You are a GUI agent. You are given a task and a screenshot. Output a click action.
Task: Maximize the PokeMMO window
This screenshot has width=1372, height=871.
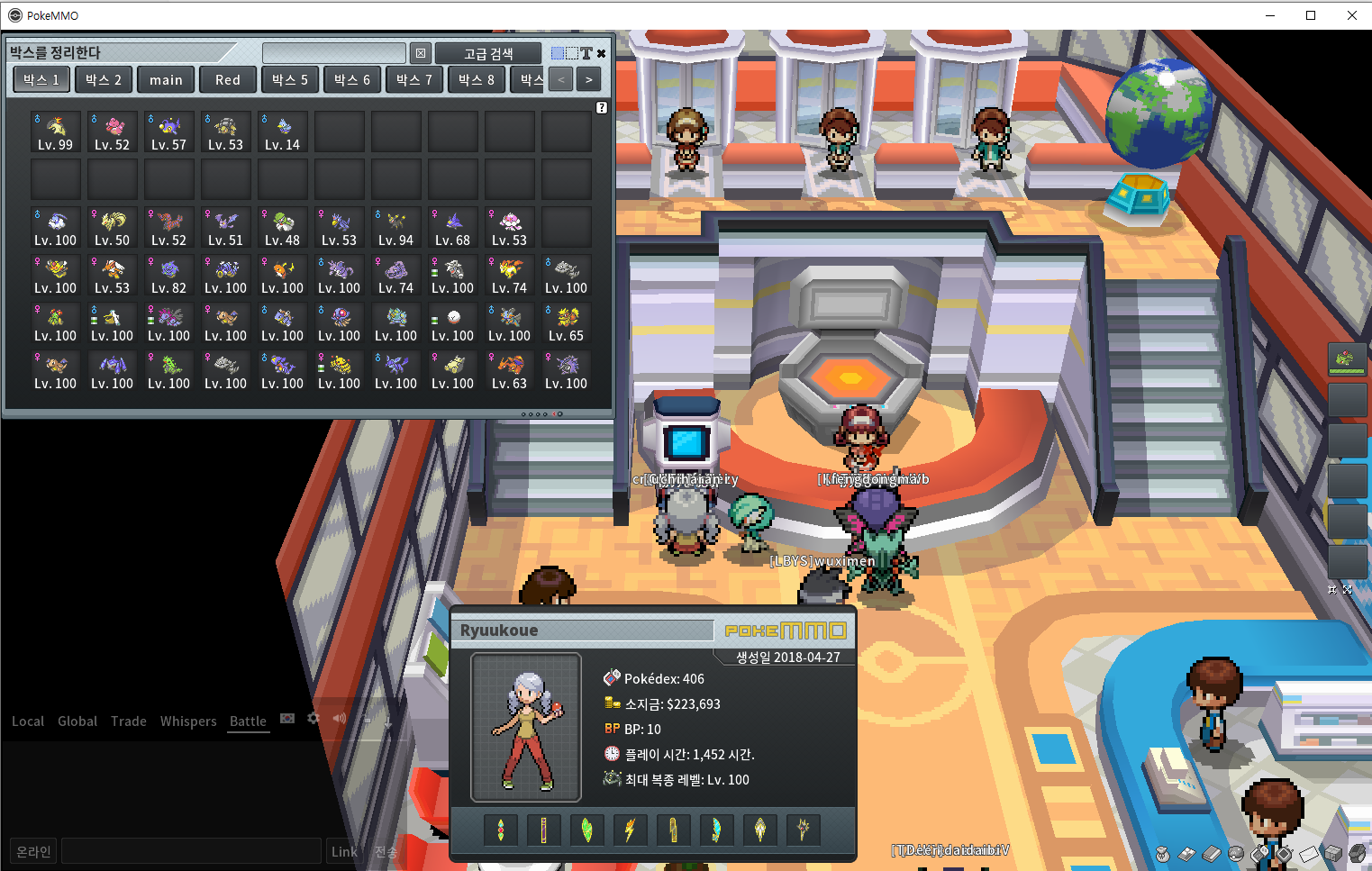pos(1311,15)
